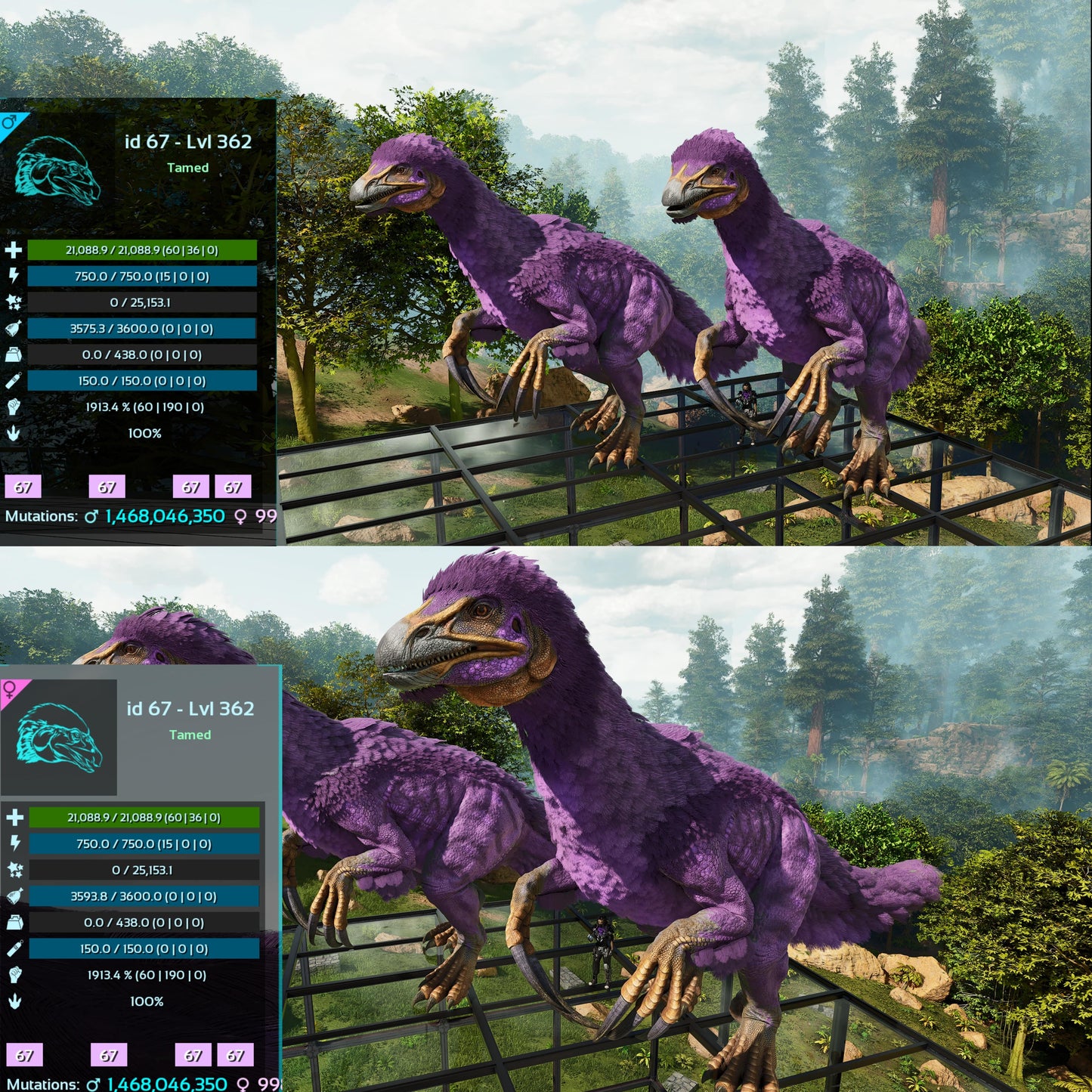Click the blue male gender corner icon
Screen dimensions: 1092x1092
tap(10, 122)
